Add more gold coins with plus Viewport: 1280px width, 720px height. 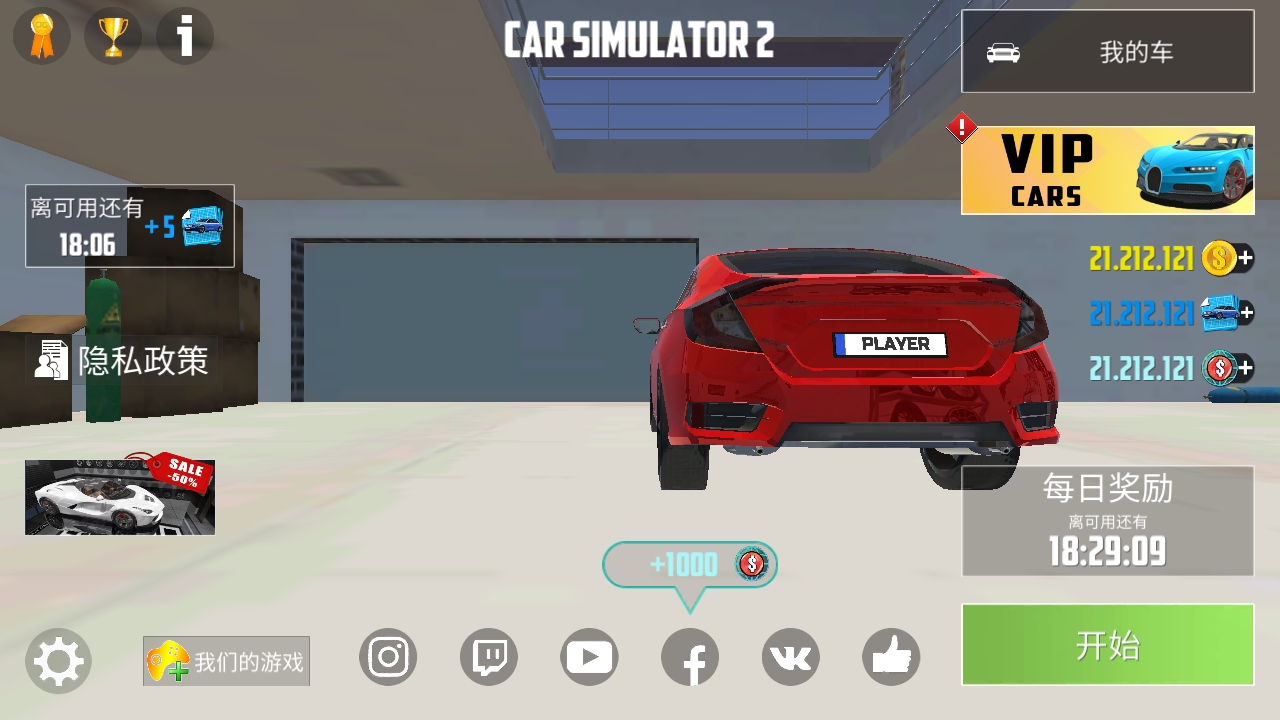(1245, 259)
